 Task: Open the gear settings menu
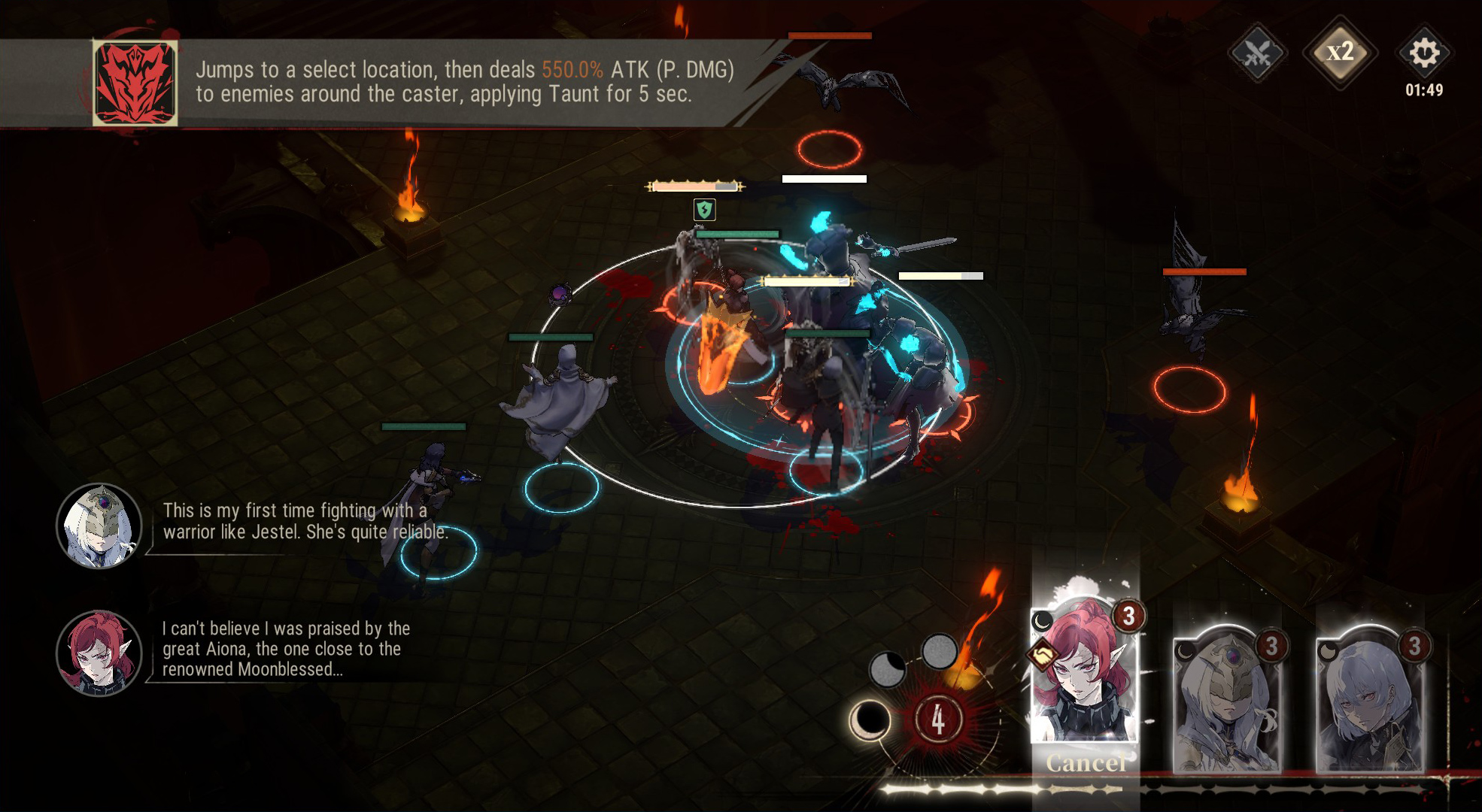(x=1423, y=53)
